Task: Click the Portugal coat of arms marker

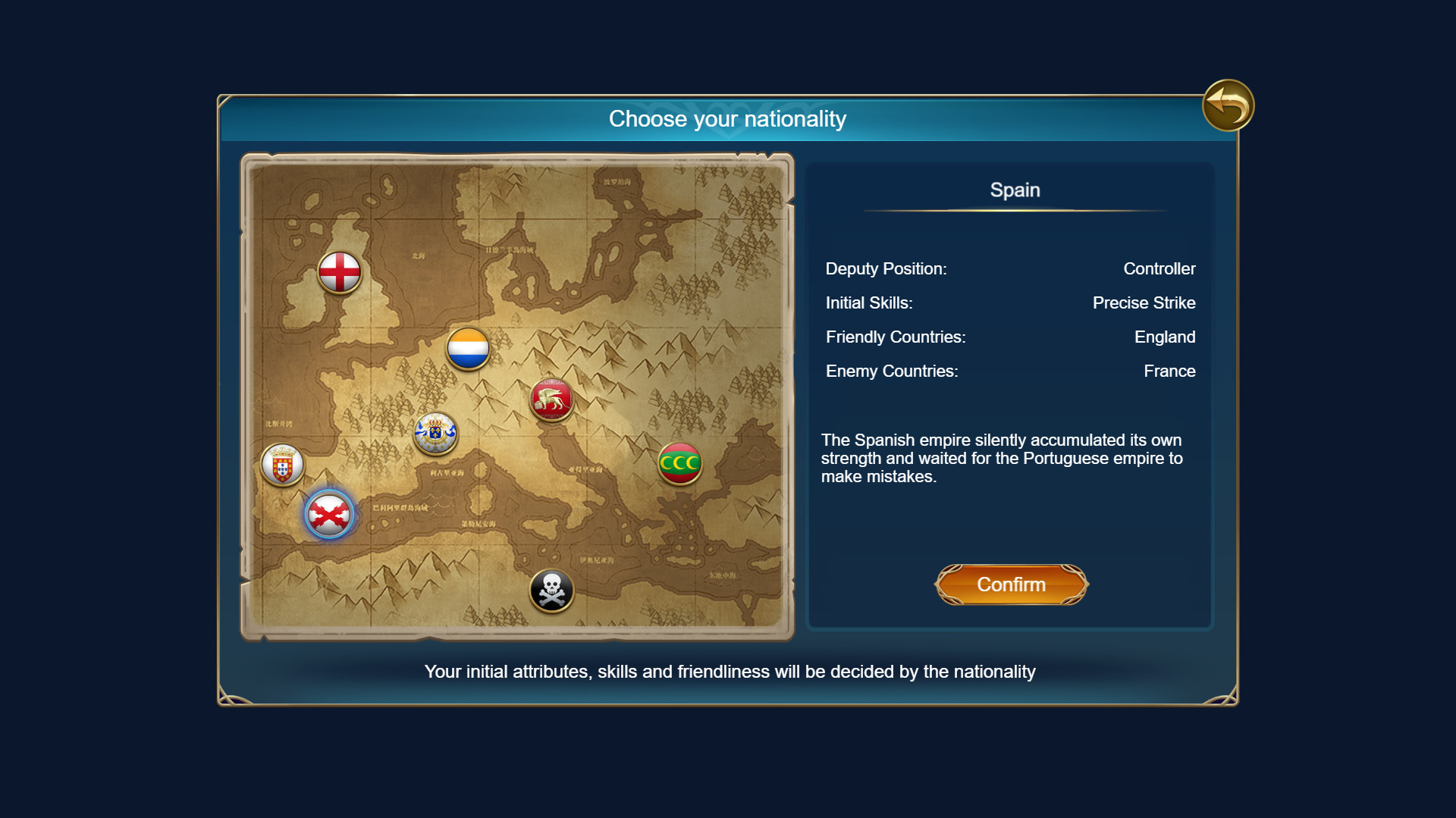Action: point(282,464)
